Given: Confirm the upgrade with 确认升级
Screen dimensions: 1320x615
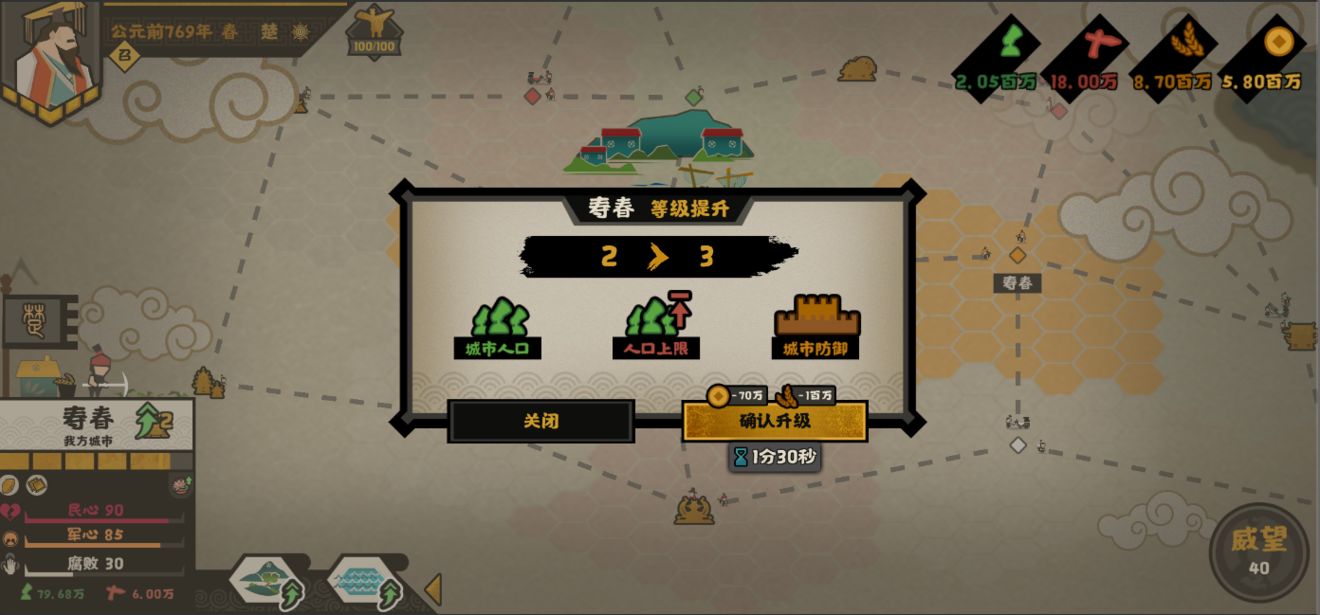Looking at the screenshot, I should [x=774, y=421].
